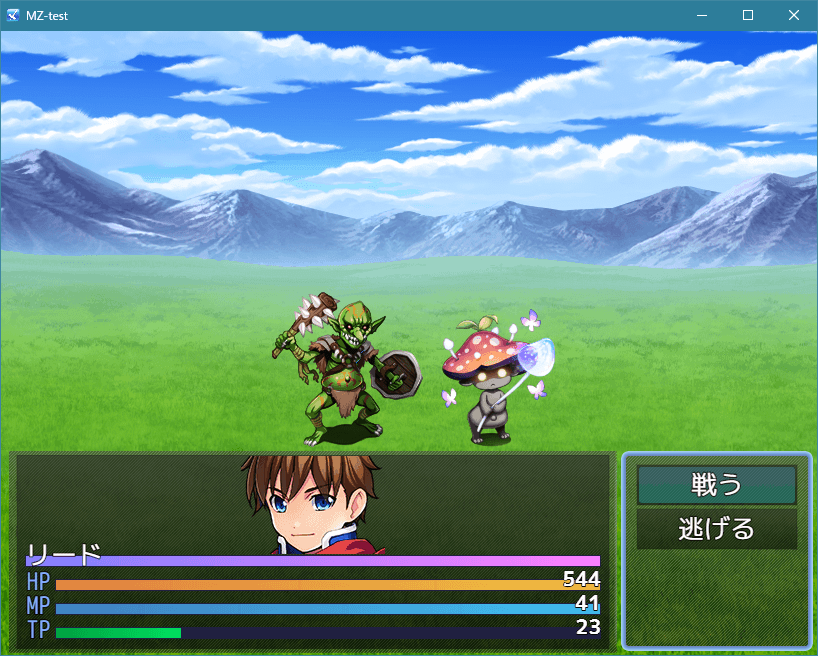Close the MZ-test window

tap(794, 15)
